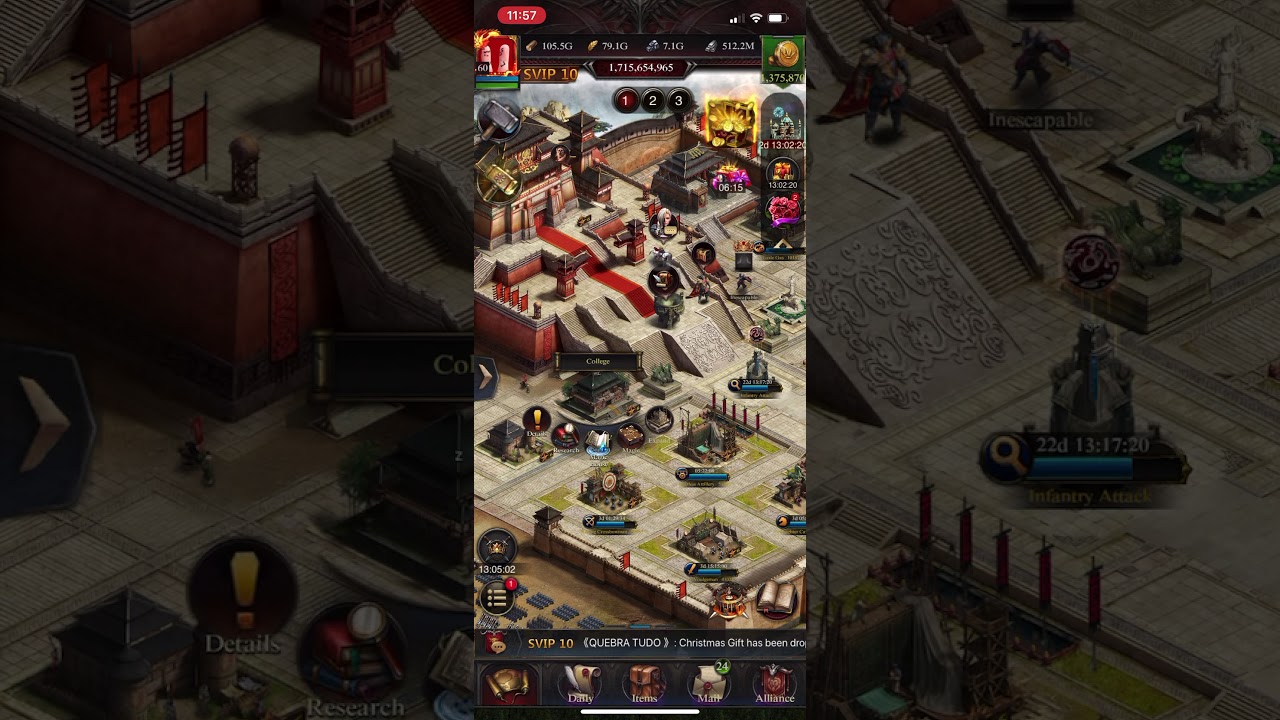The width and height of the screenshot is (1280, 720).
Task: Expand the left side arrow panel
Action: (x=485, y=377)
